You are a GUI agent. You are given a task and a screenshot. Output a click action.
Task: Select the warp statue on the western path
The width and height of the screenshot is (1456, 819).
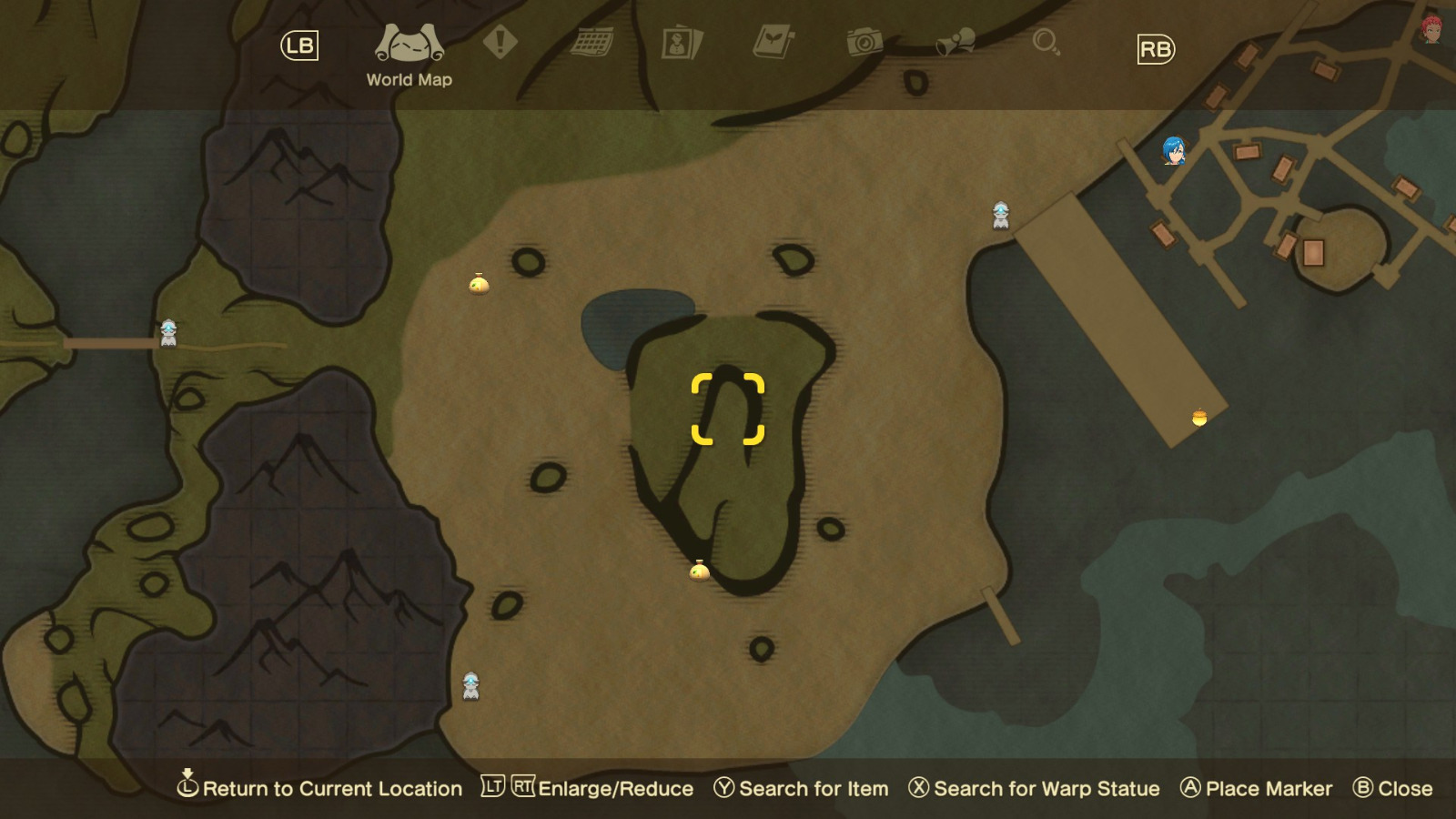click(x=168, y=332)
